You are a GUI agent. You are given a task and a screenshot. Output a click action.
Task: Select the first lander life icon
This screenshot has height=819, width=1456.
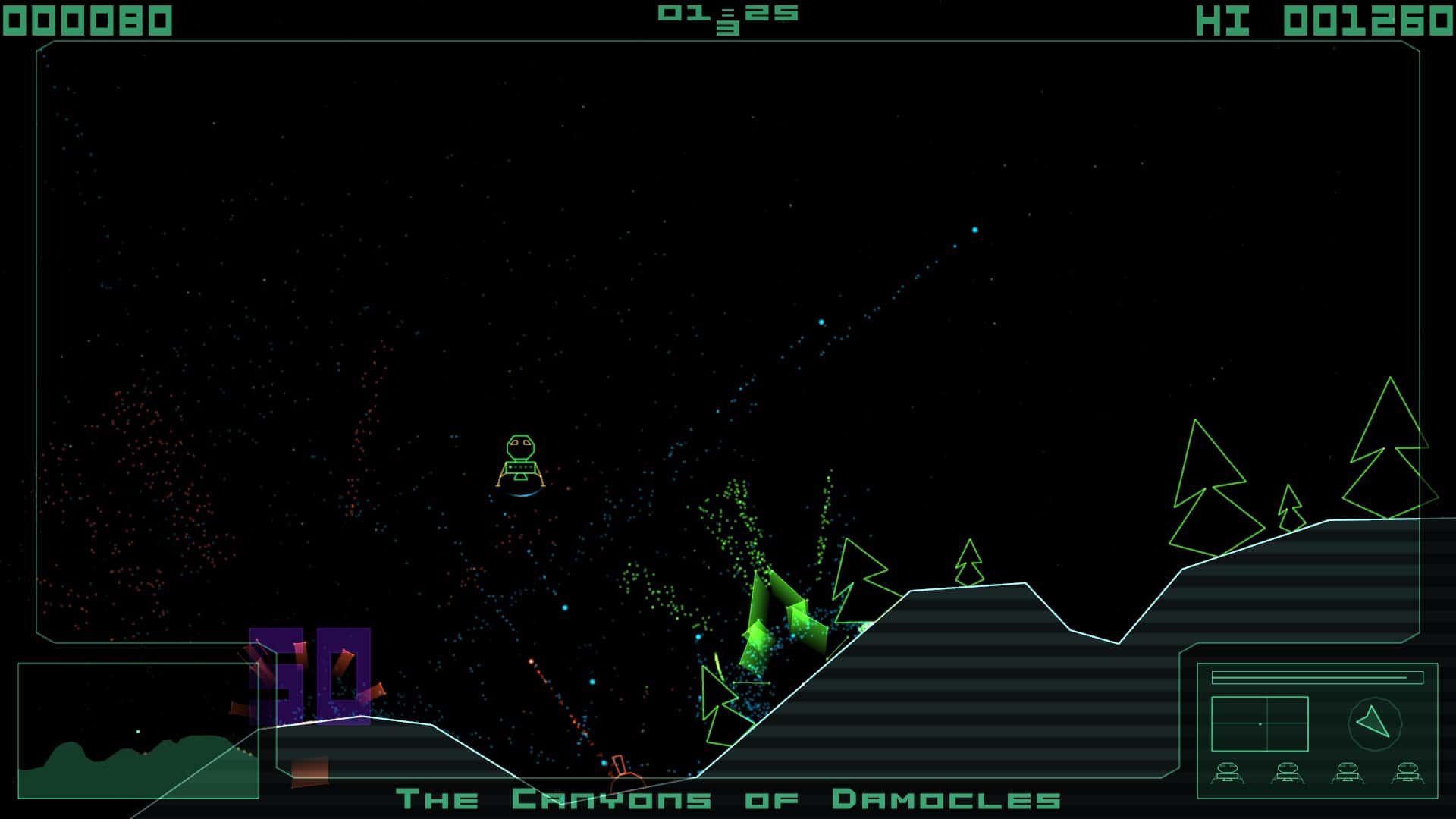click(x=1228, y=773)
